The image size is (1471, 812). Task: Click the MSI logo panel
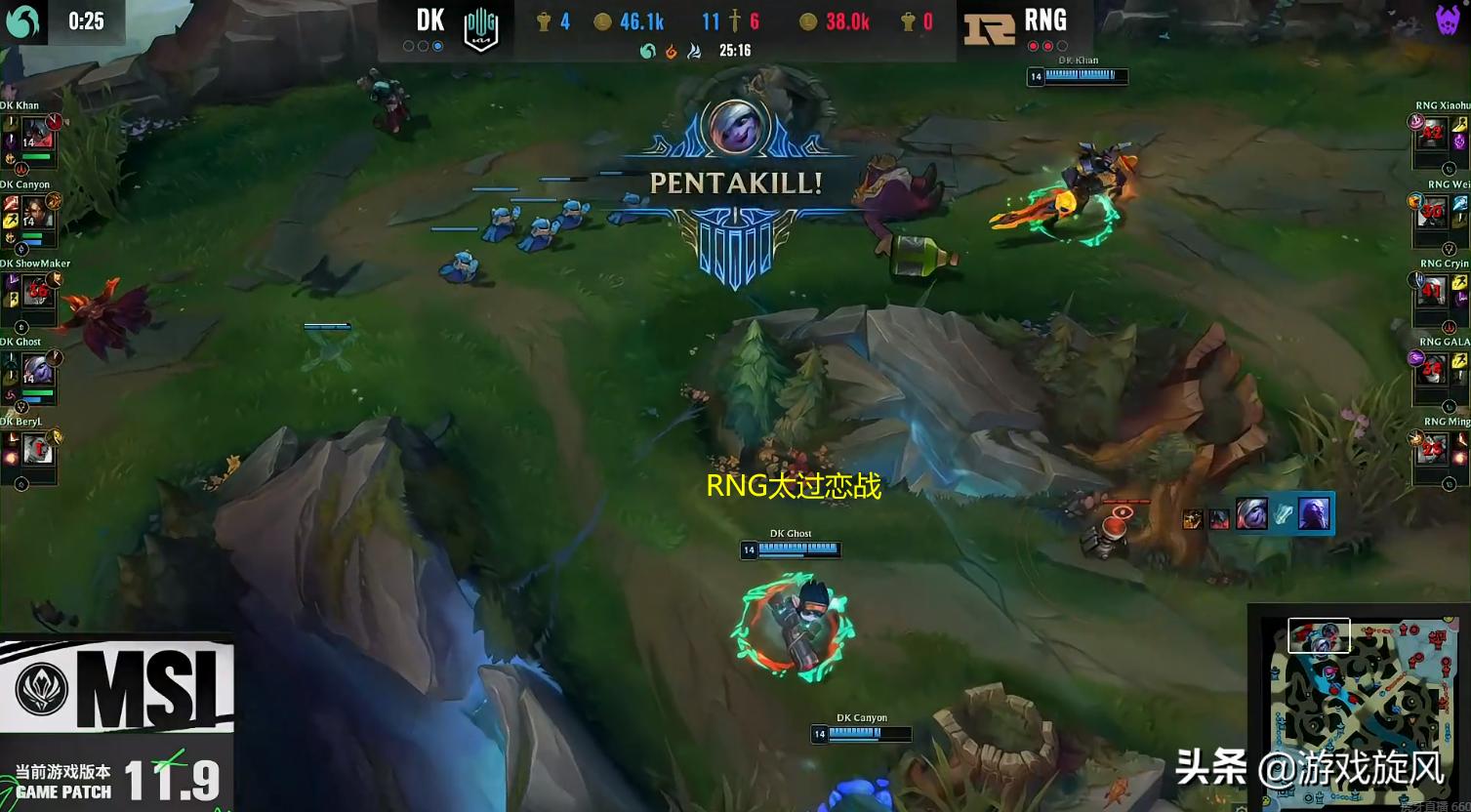click(117, 683)
